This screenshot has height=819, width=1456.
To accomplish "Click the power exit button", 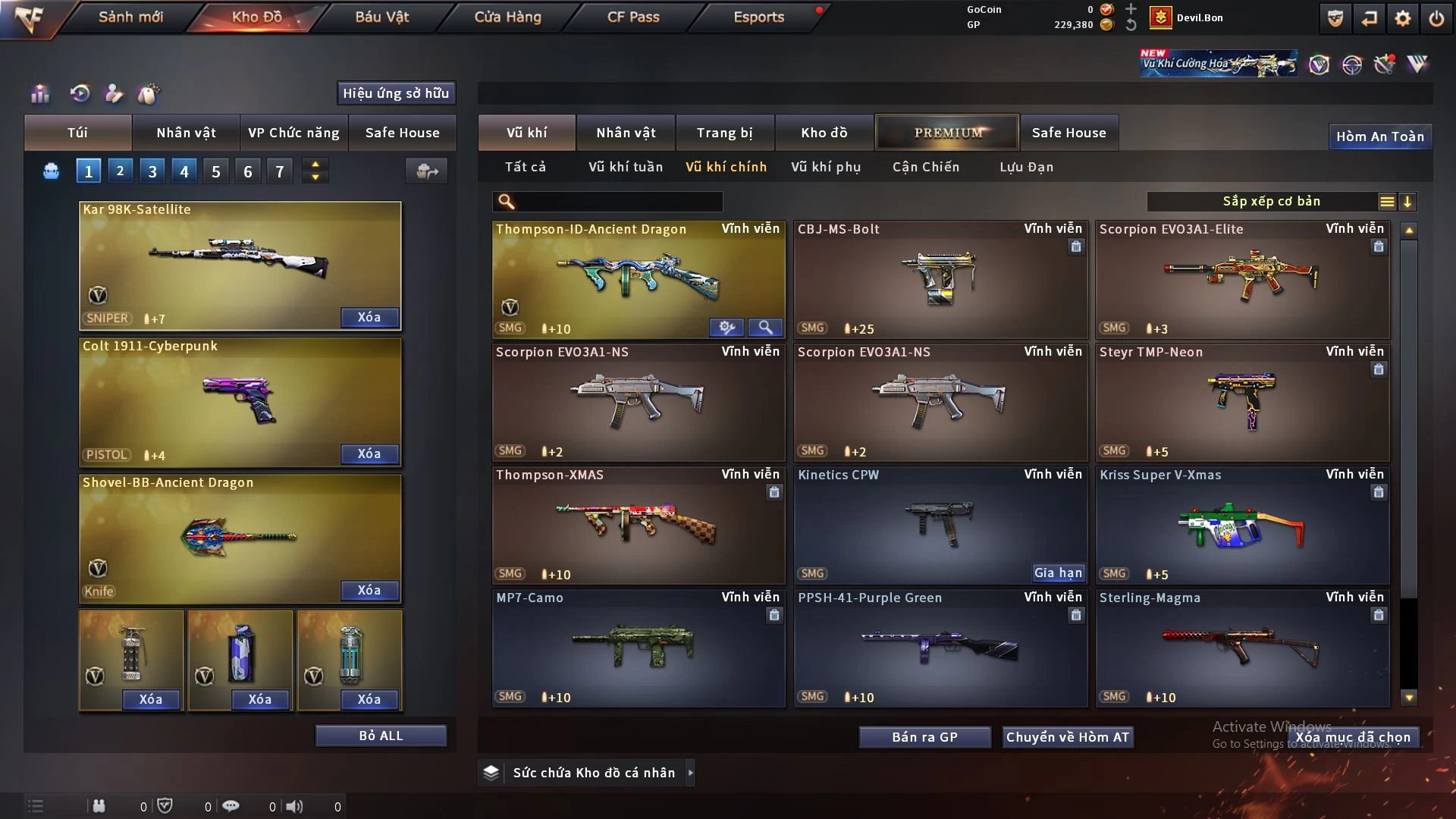I will tap(1436, 18).
